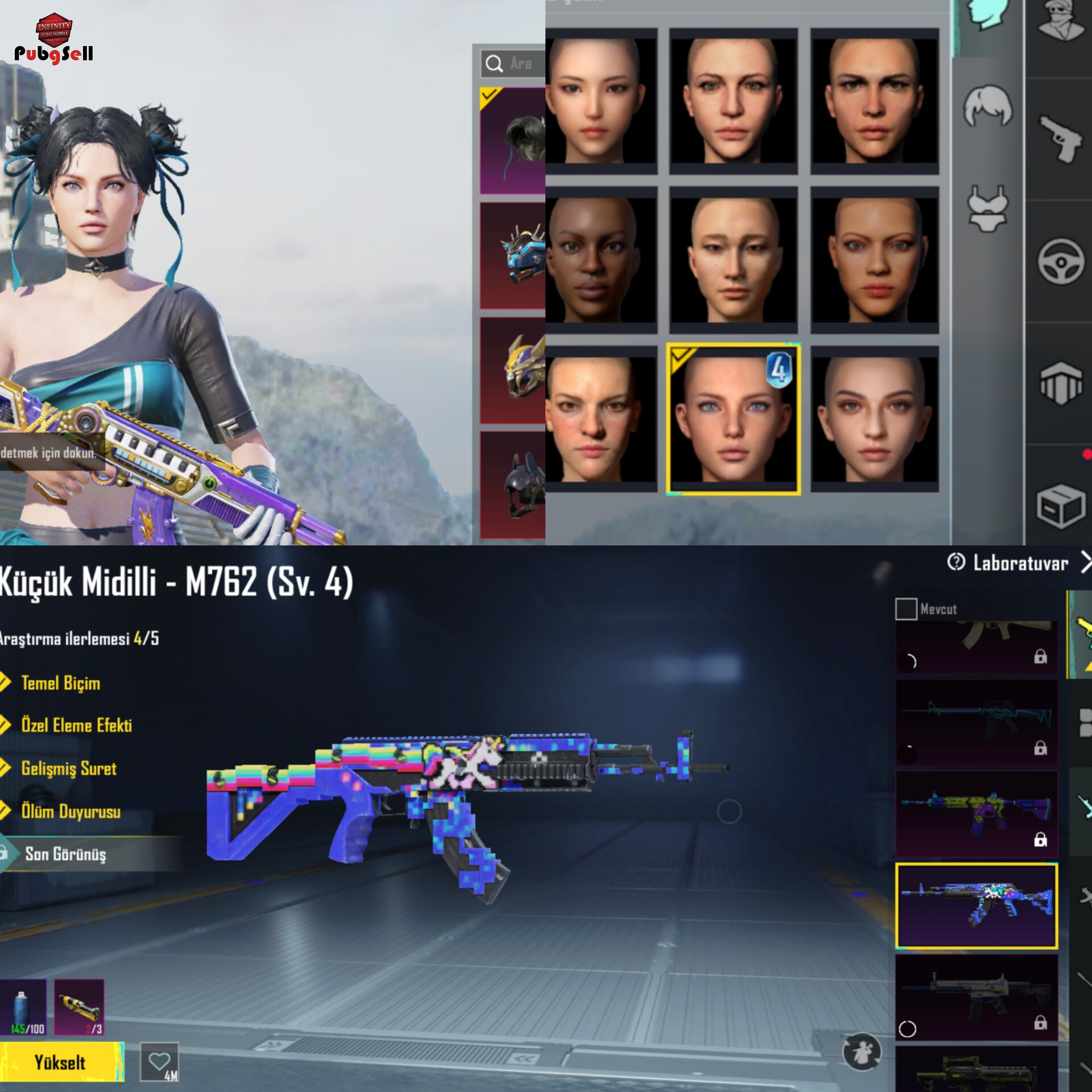Click the heart favorite button
Screen dimensions: 1092x1092
click(159, 1061)
